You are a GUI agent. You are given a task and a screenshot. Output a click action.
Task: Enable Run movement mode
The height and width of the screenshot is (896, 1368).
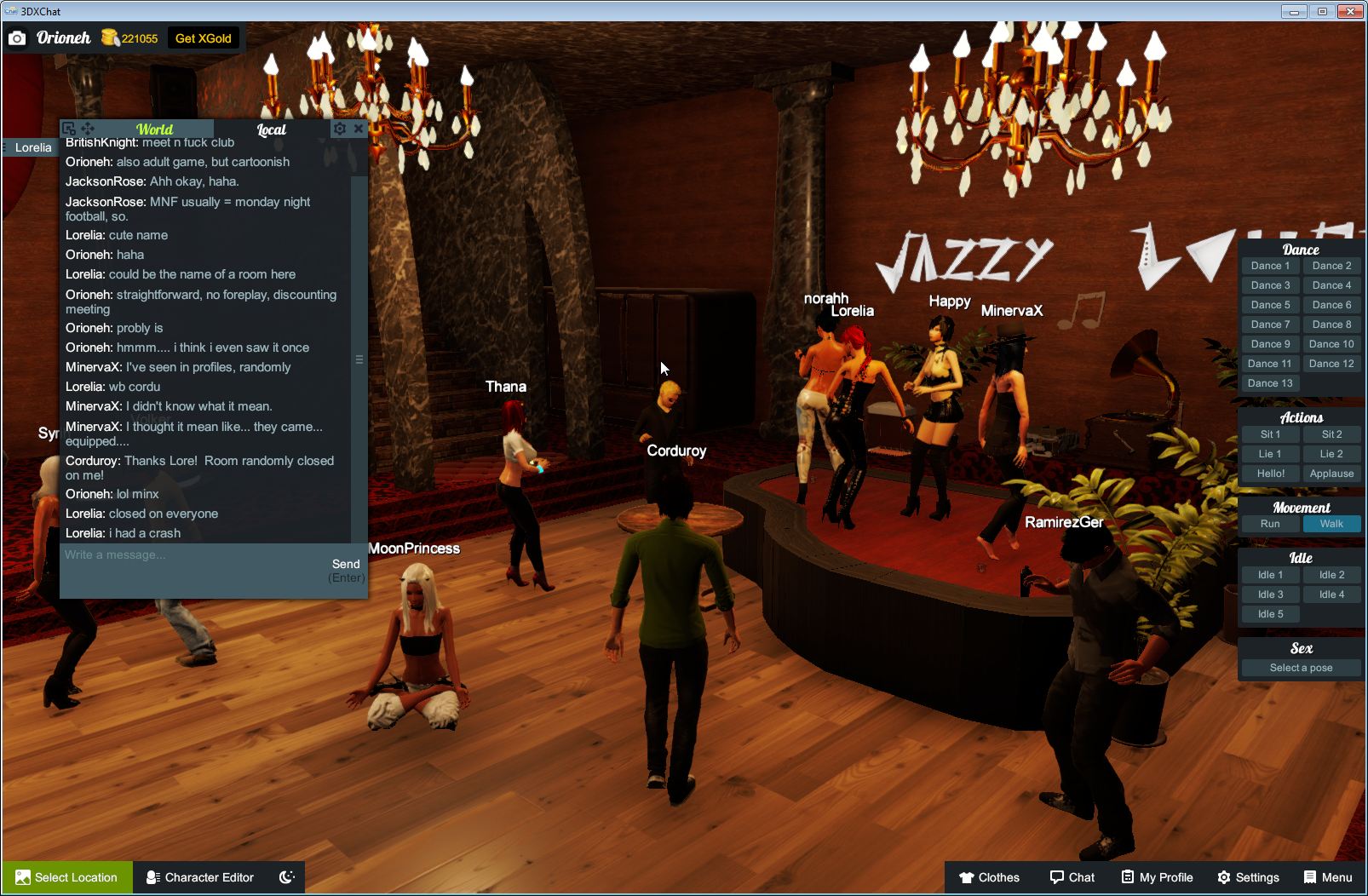pyautogui.click(x=1270, y=524)
